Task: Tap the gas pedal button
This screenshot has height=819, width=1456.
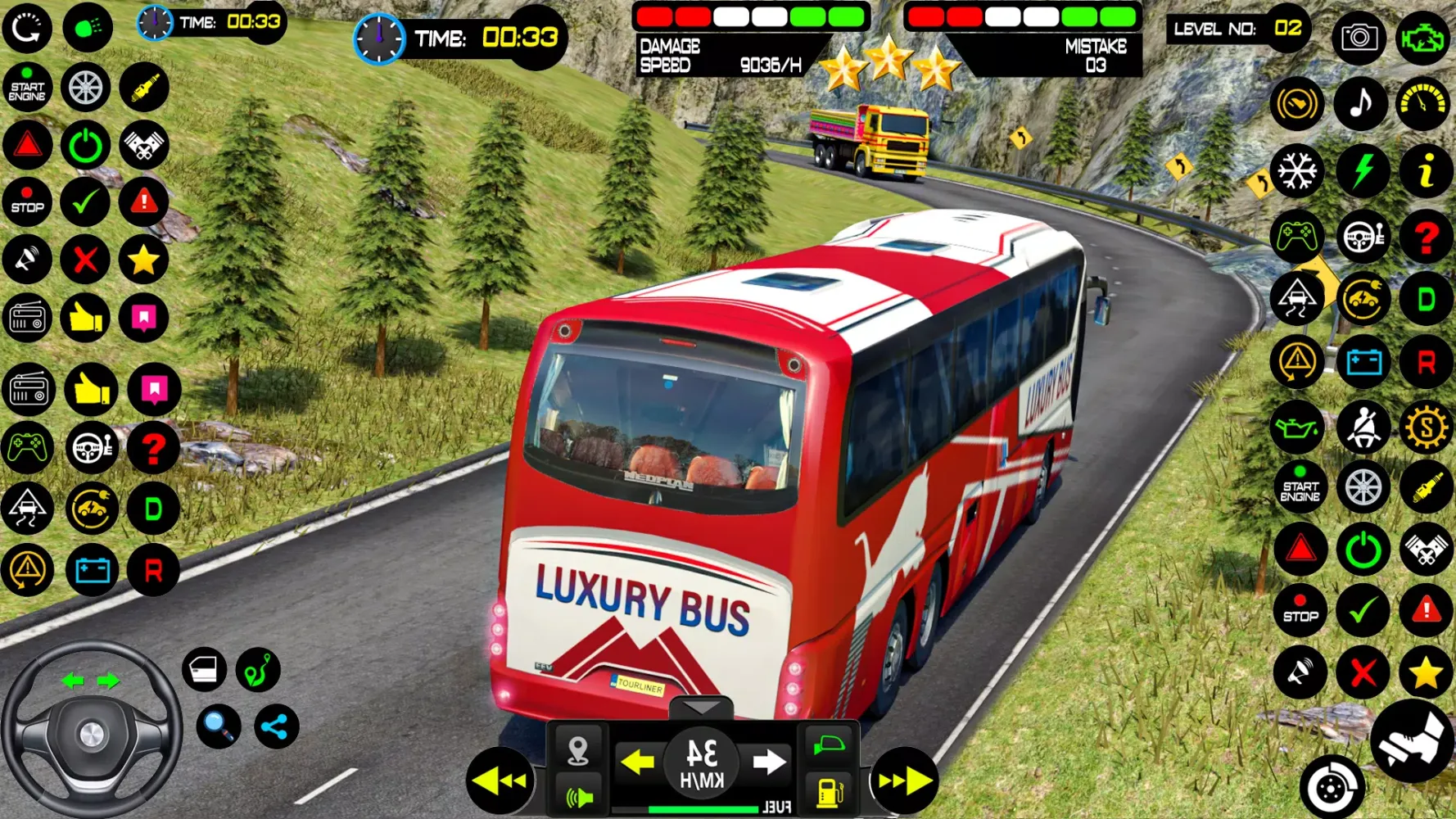Action: click(x=1413, y=741)
